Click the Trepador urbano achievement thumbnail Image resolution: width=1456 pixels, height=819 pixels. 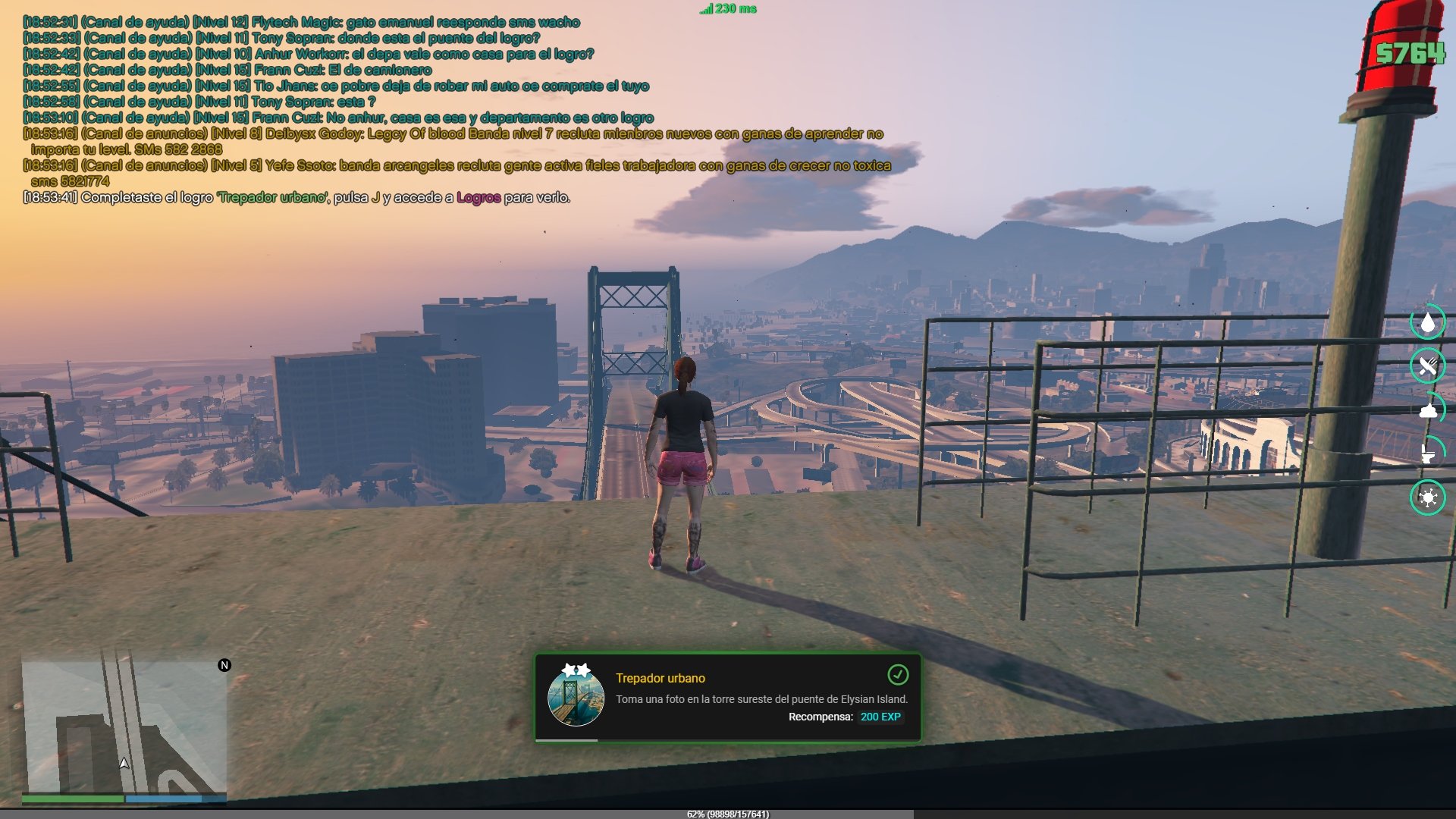point(576,696)
